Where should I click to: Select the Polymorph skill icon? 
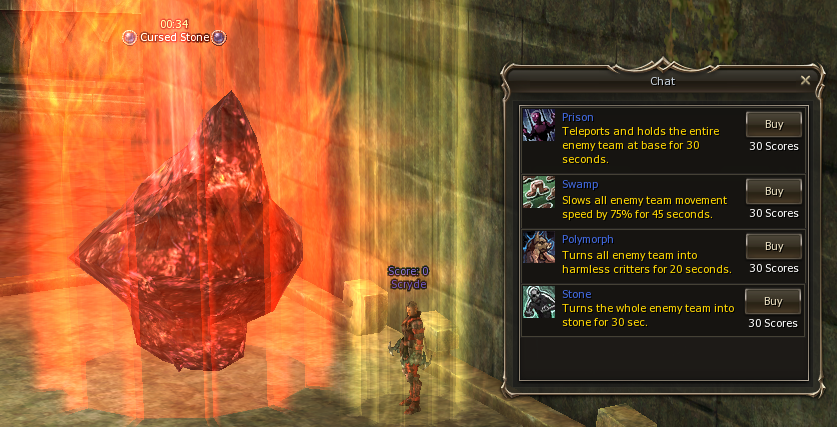(x=539, y=247)
